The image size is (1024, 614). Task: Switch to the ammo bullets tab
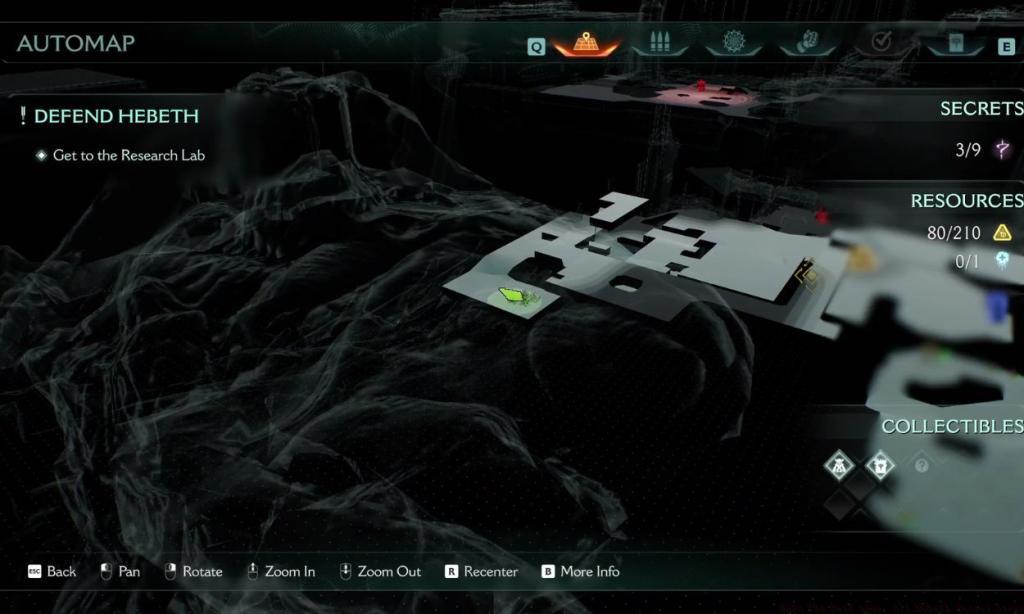pos(658,45)
